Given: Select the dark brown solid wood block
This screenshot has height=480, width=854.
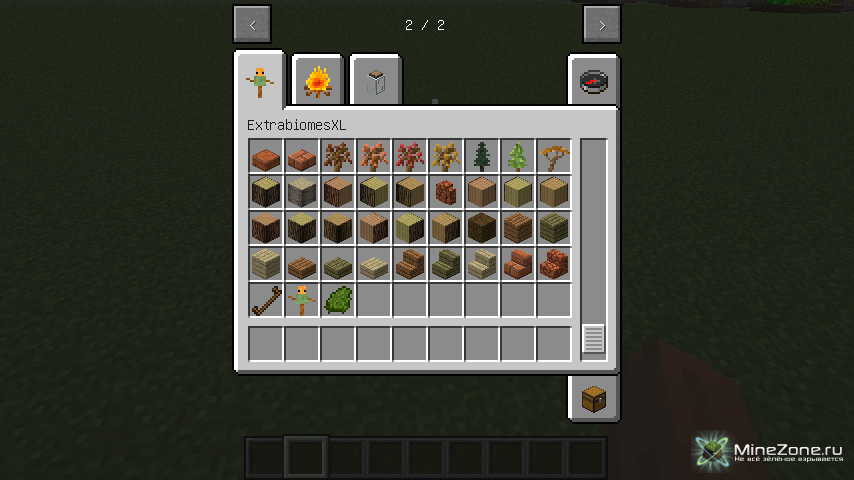Looking at the screenshot, I should [x=482, y=228].
